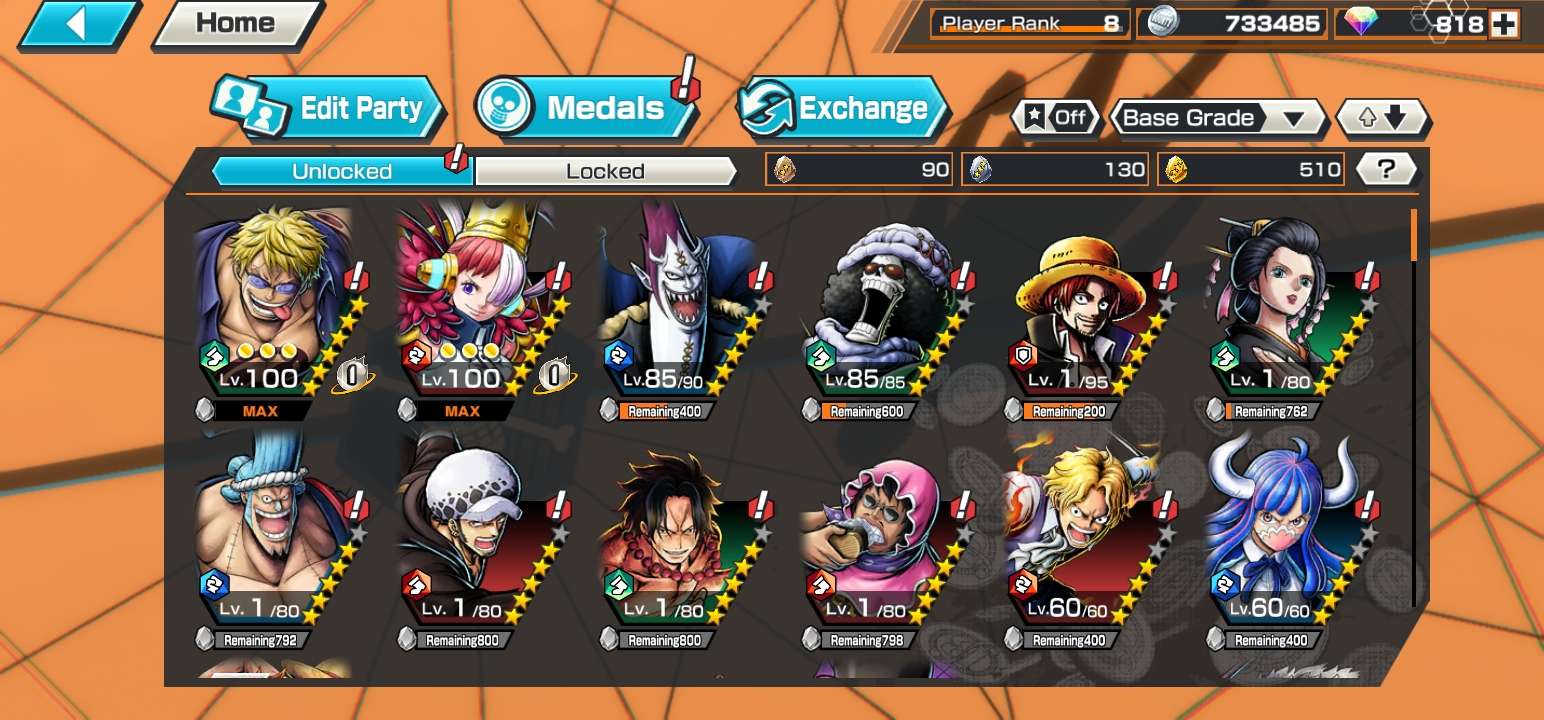The image size is (1544, 720).
Task: Reverse the sort order with arrows button
Action: click(x=1383, y=118)
